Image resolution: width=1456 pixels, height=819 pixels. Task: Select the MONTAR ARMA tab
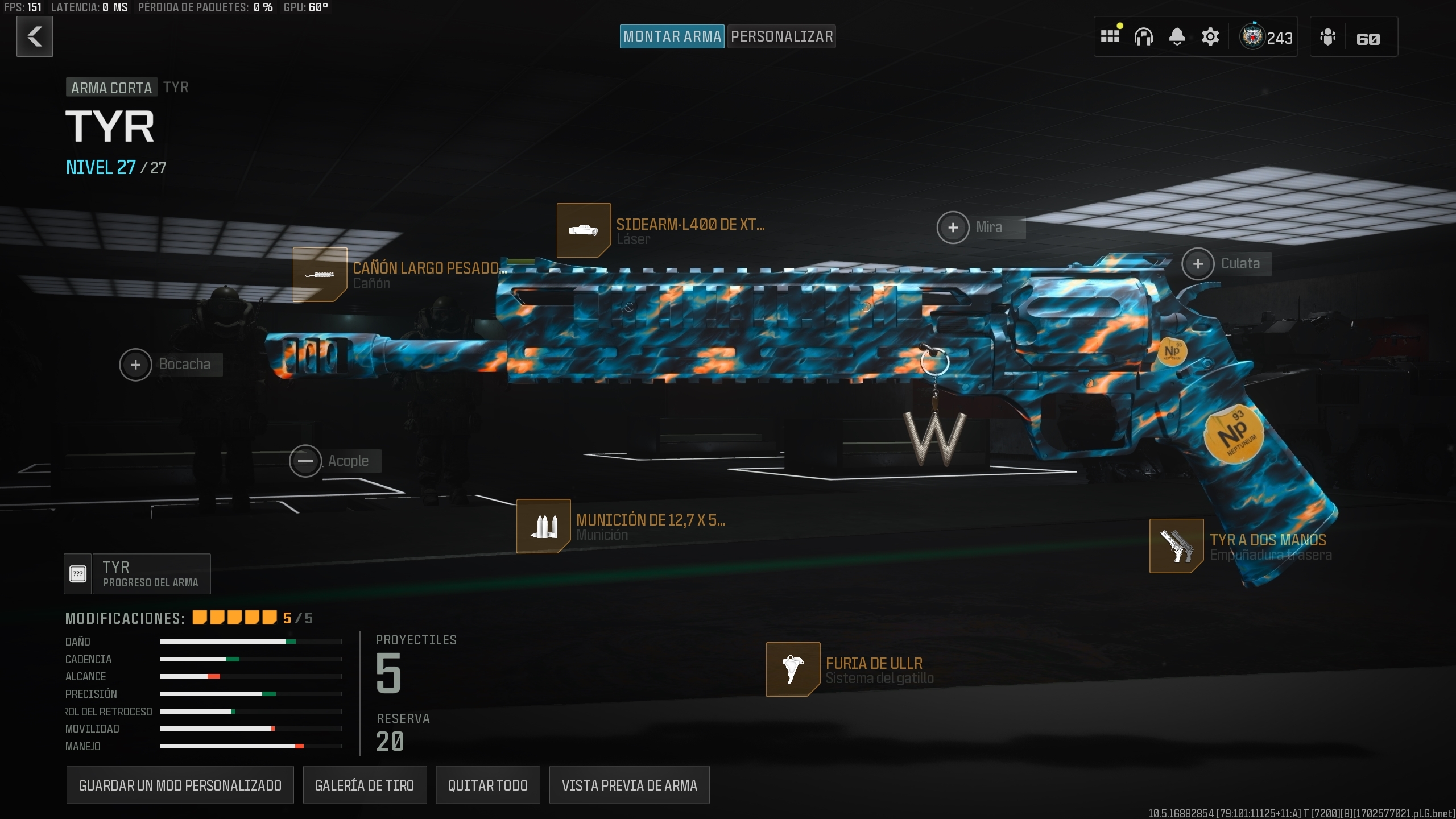[672, 36]
